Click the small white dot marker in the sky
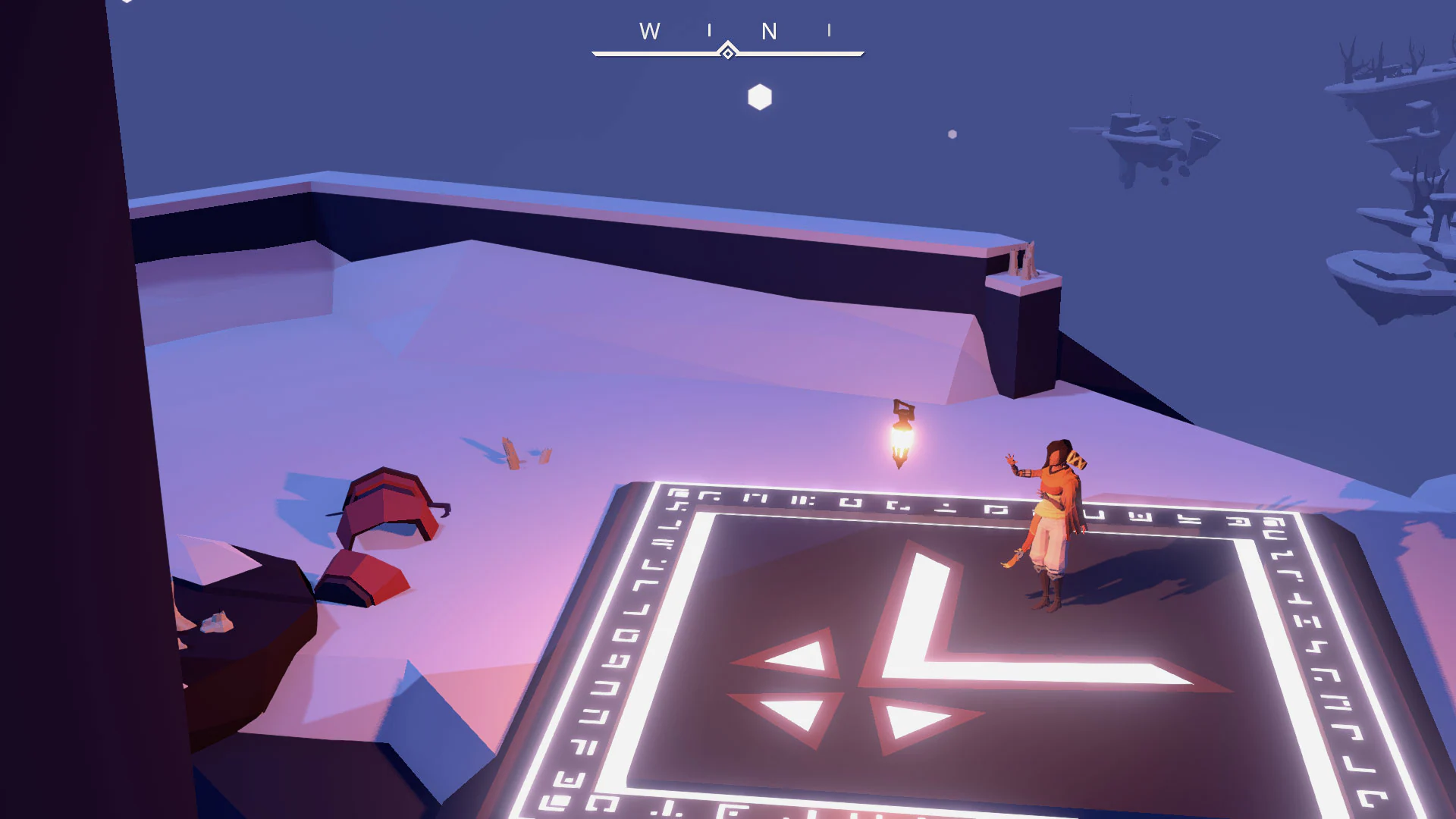 pyautogui.click(x=950, y=133)
